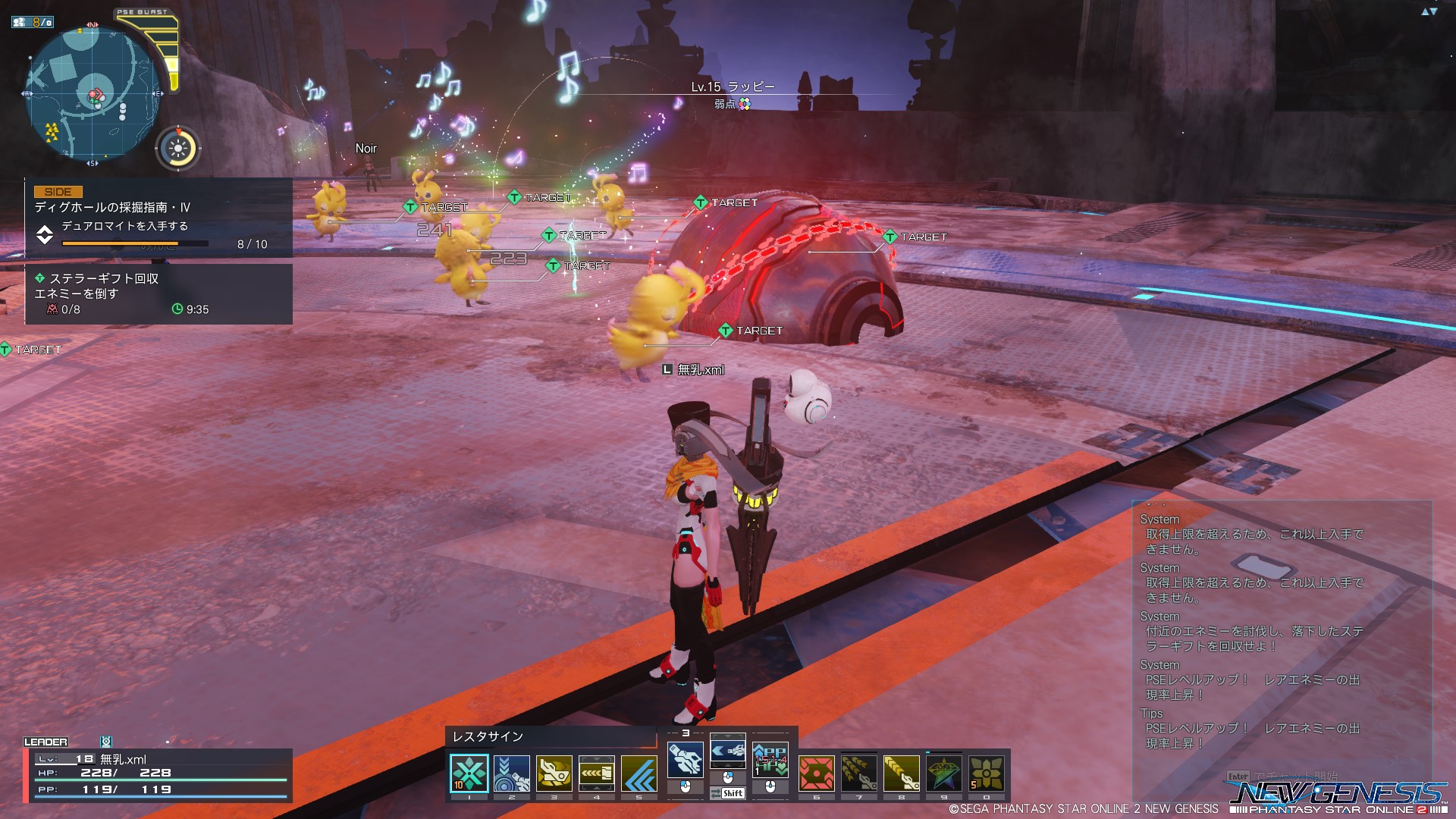Activate the blue target-dive skill in slot 2

(512, 773)
